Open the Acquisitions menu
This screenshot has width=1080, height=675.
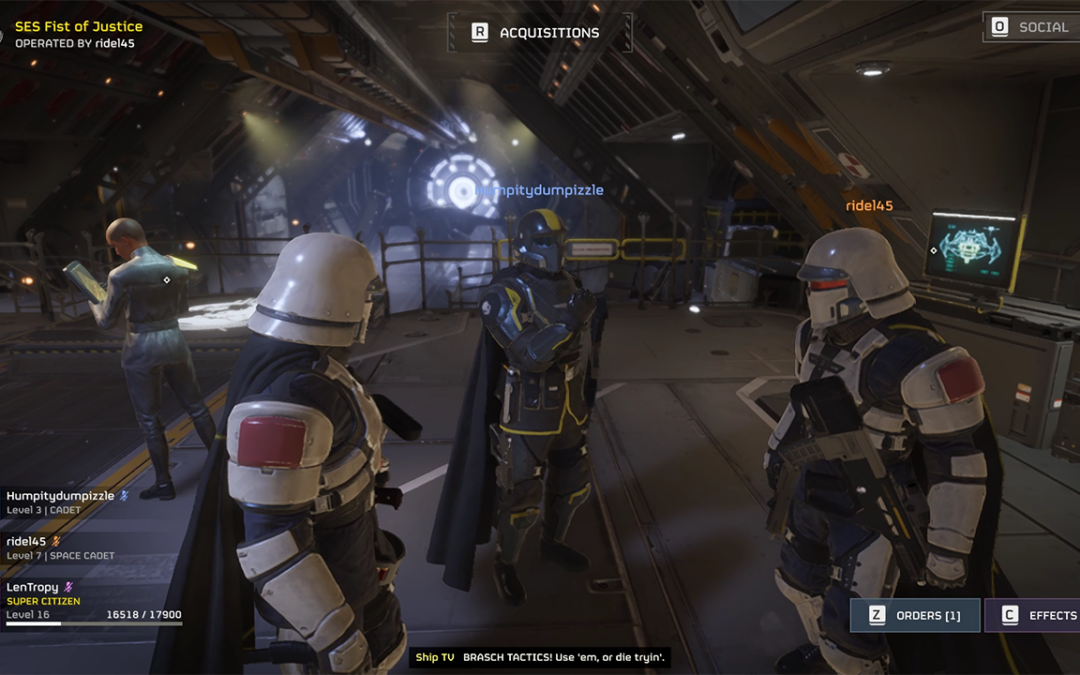(537, 33)
